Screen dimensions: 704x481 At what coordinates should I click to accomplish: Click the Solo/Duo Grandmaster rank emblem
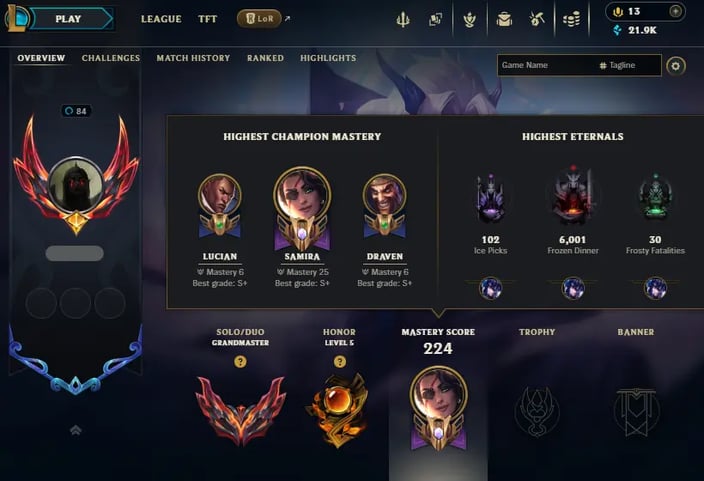pyautogui.click(x=240, y=408)
